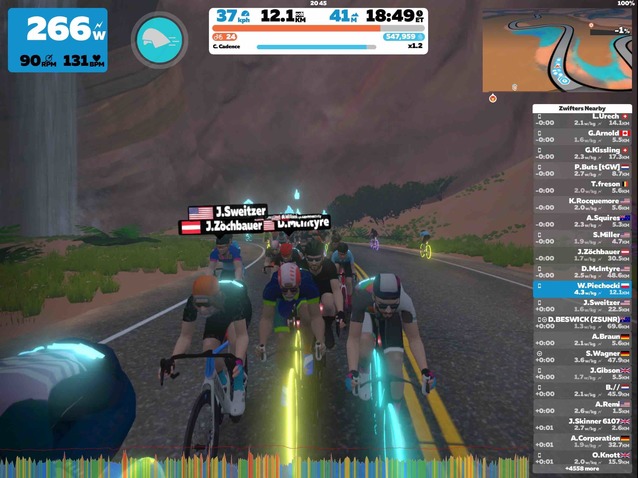Viewport: 638px width, 478px height.
Task: Choose rider G.Kissling from the list
Action: coord(585,153)
